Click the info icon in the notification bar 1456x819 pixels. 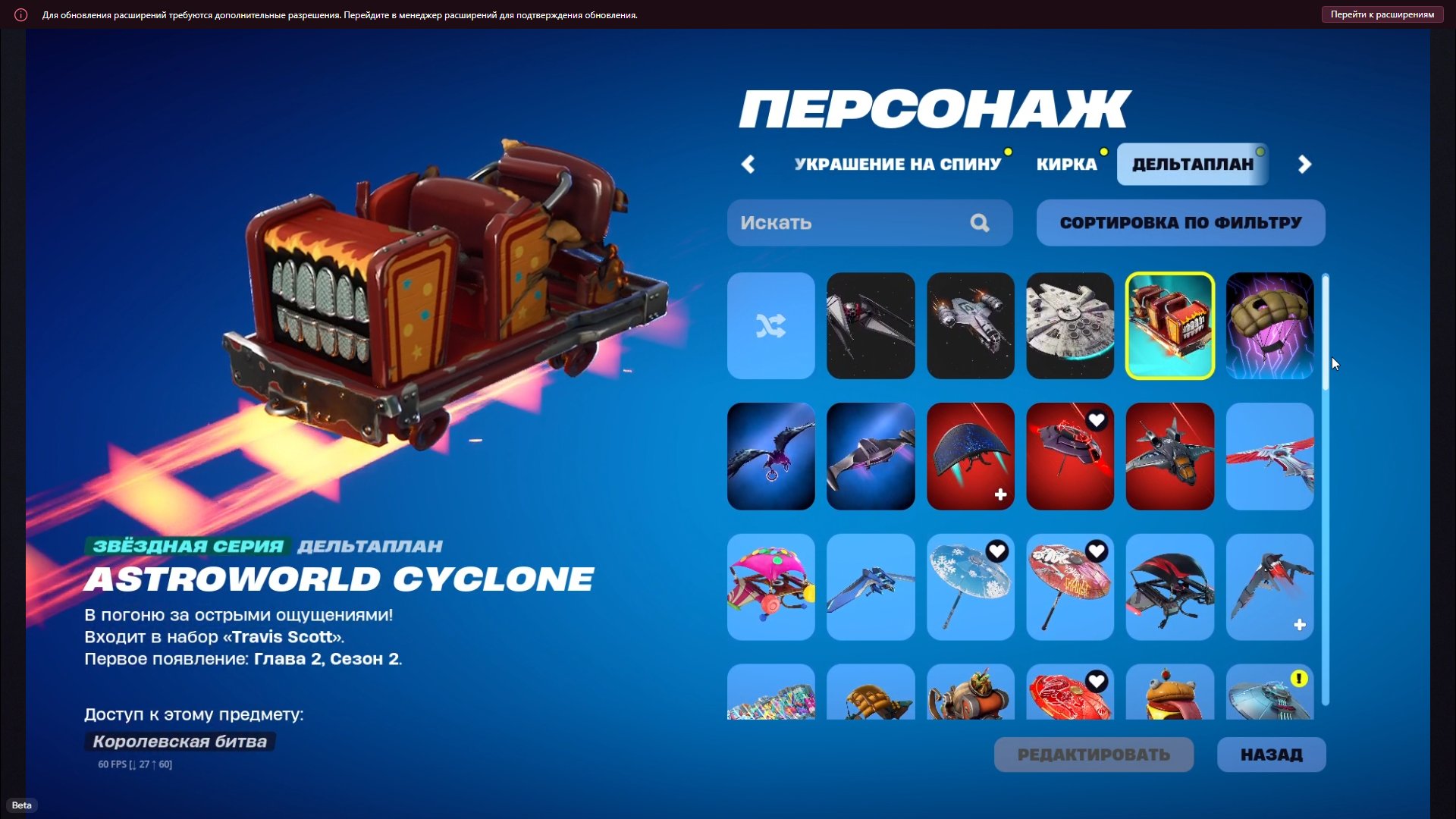(x=20, y=14)
